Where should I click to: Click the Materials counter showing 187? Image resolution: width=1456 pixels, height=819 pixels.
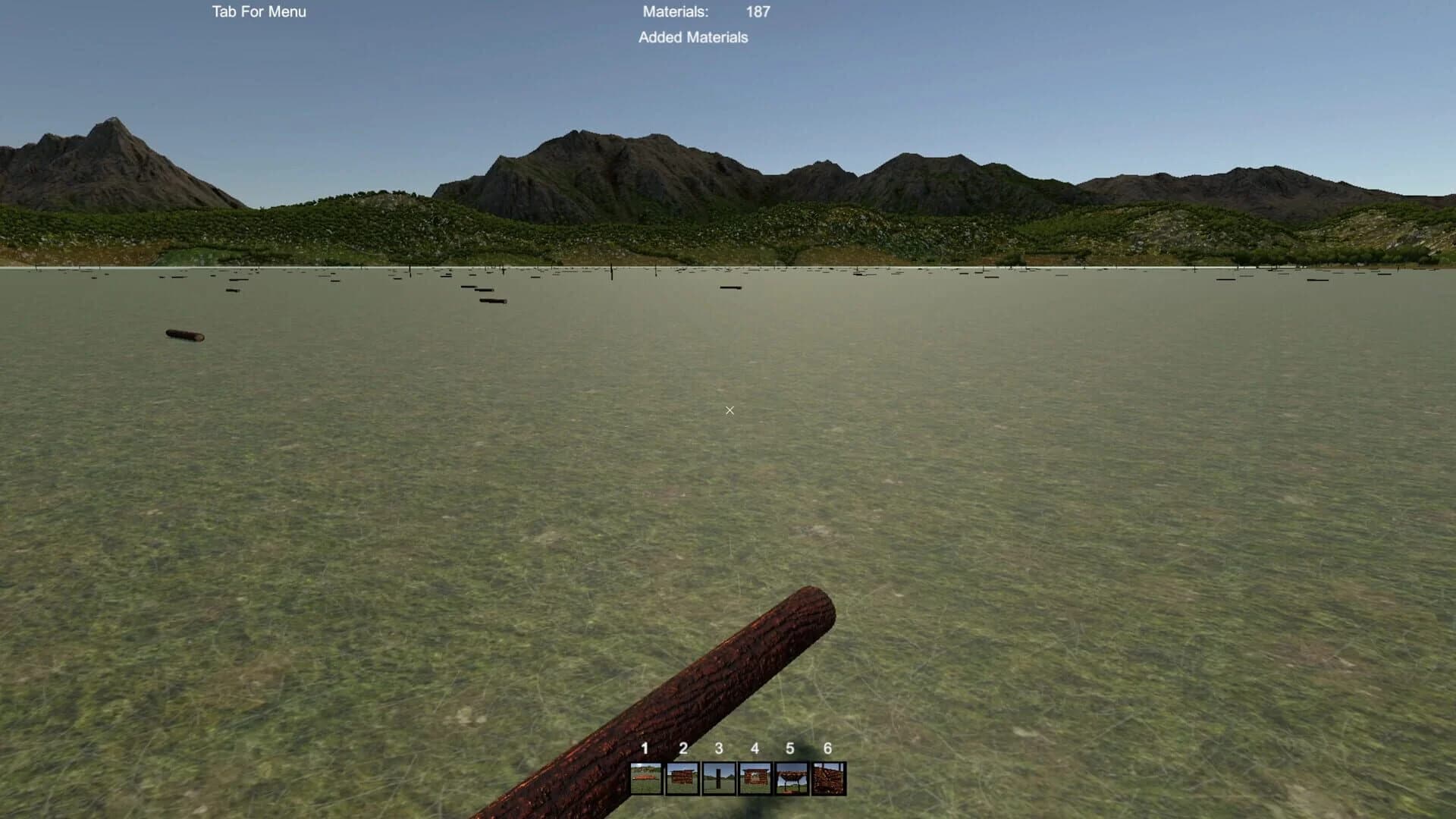pos(757,11)
